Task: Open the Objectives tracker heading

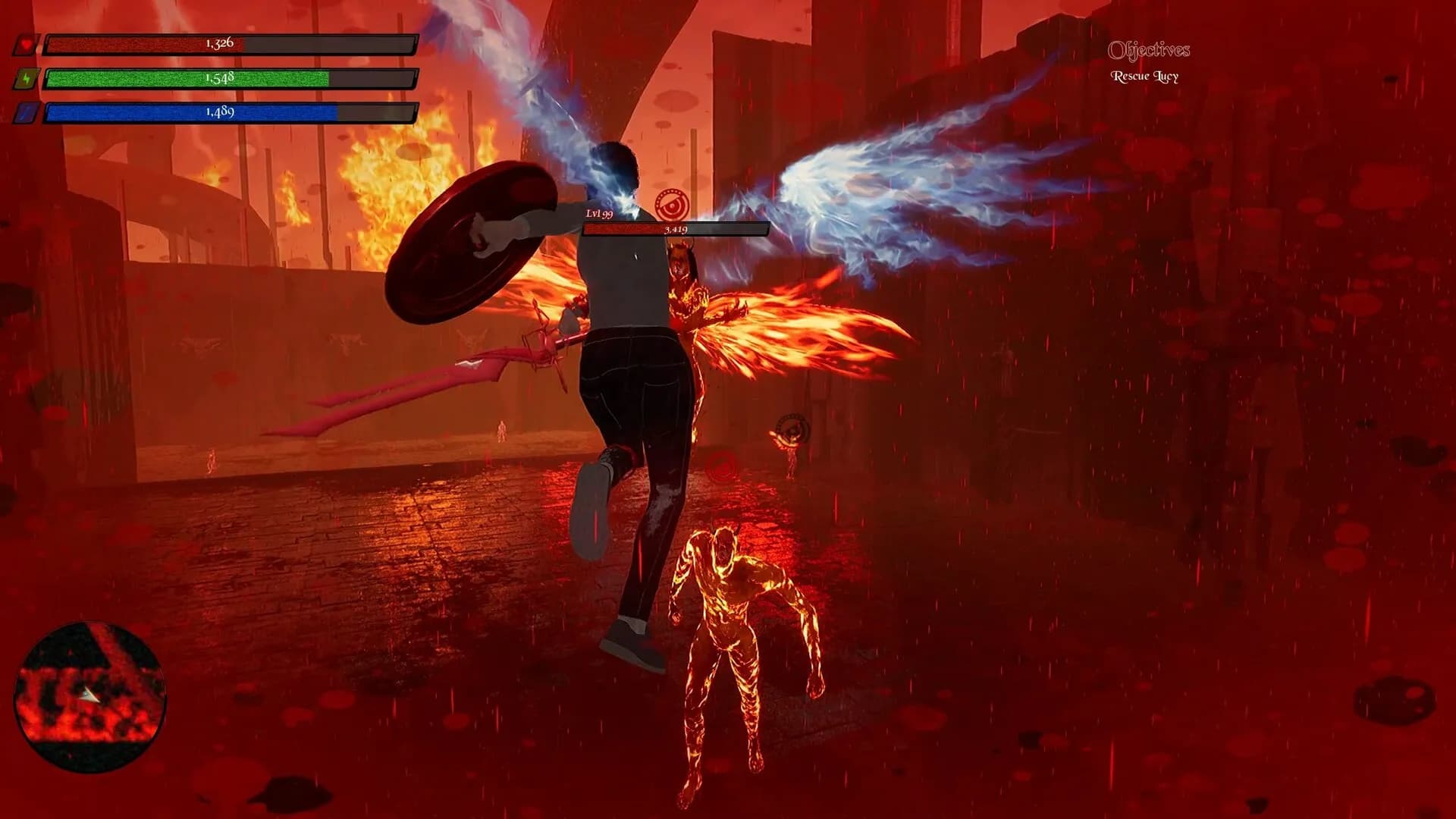Action: [1148, 51]
